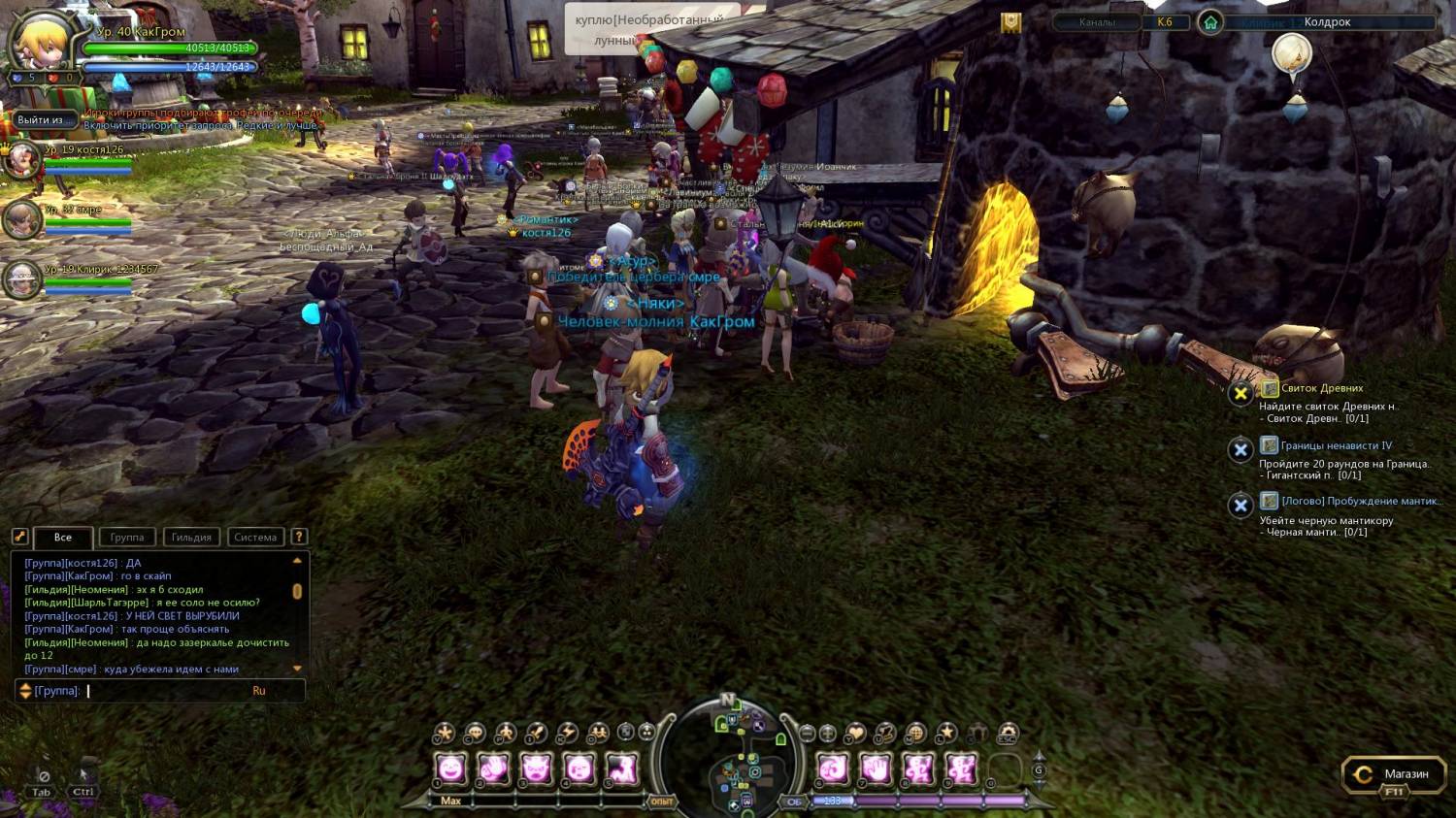Click the chat message input field
The height and width of the screenshot is (818, 1456).
coord(165,691)
